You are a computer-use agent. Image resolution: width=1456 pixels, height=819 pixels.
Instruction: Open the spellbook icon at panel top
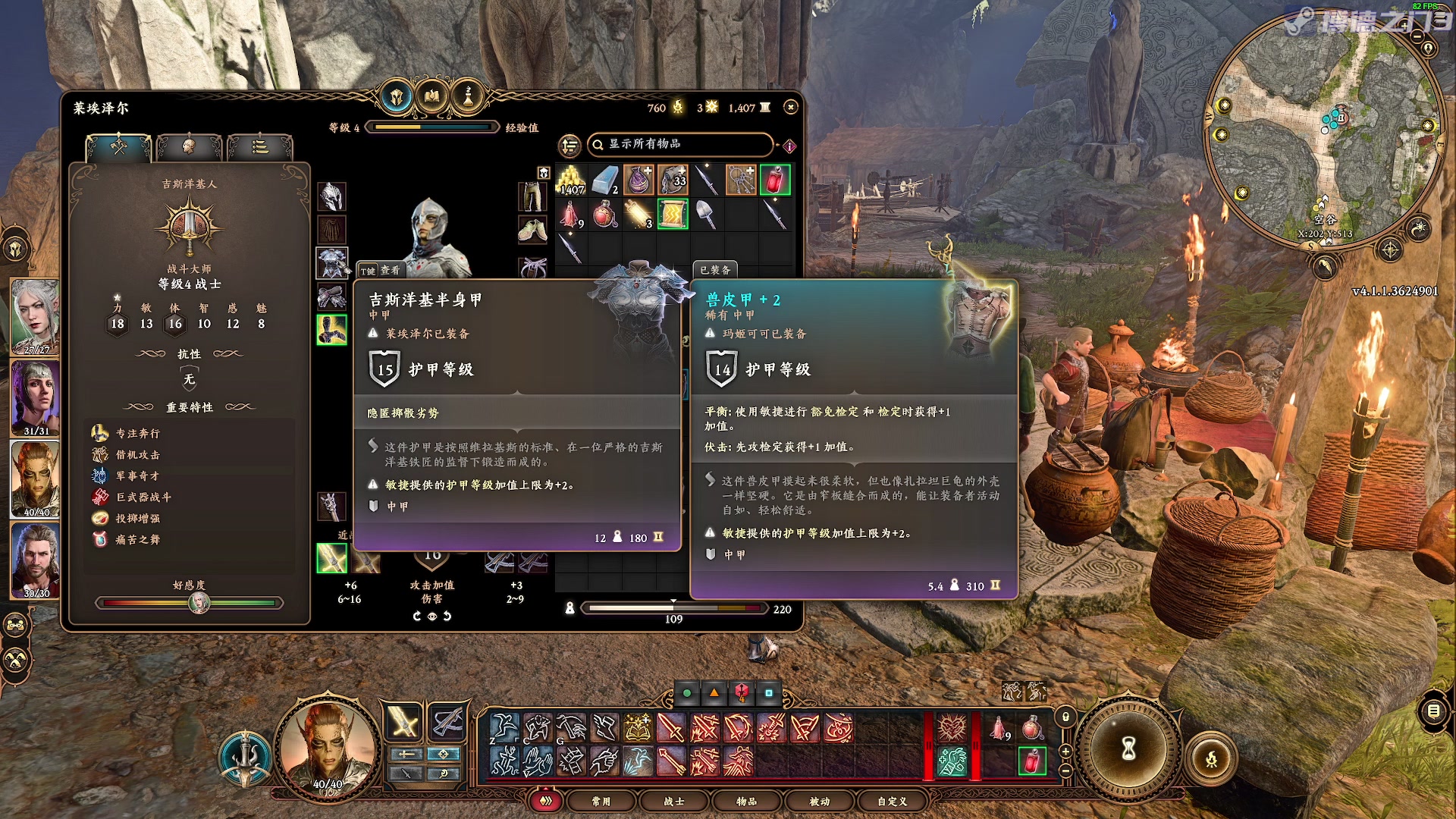pos(432,96)
